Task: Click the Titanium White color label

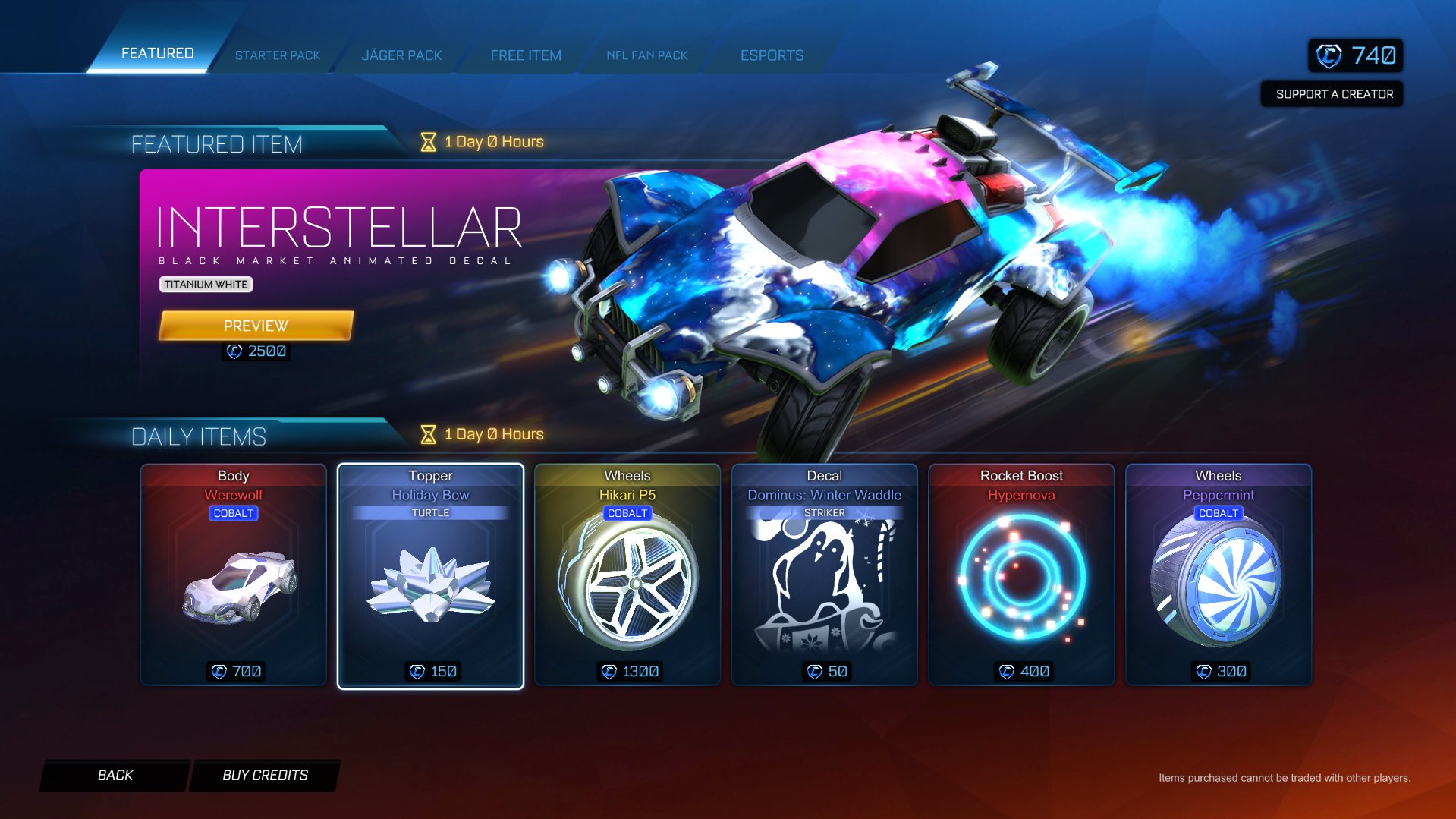Action: [x=206, y=285]
